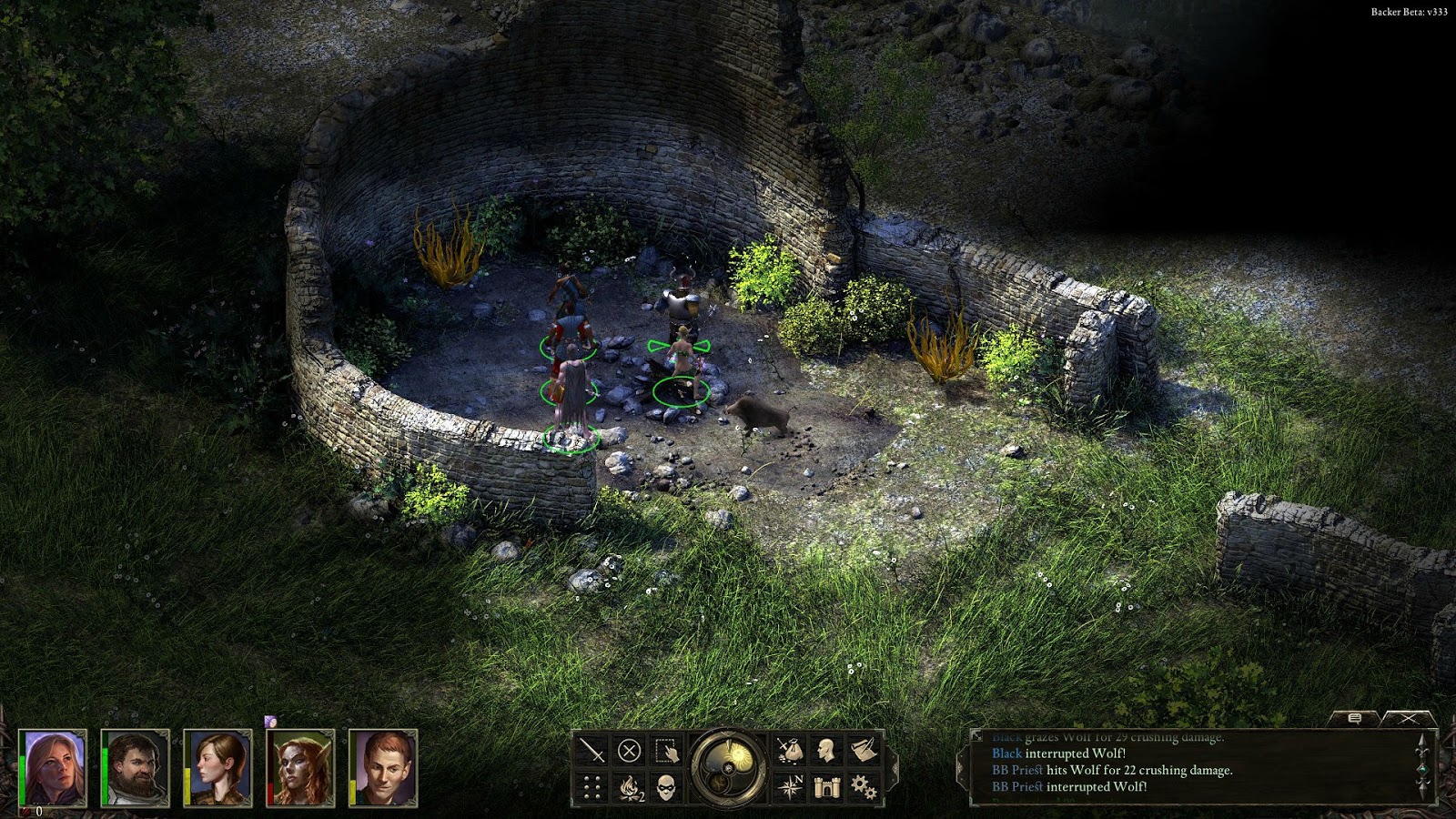Show the area map via the compass
1456x819 pixels.
(789, 787)
